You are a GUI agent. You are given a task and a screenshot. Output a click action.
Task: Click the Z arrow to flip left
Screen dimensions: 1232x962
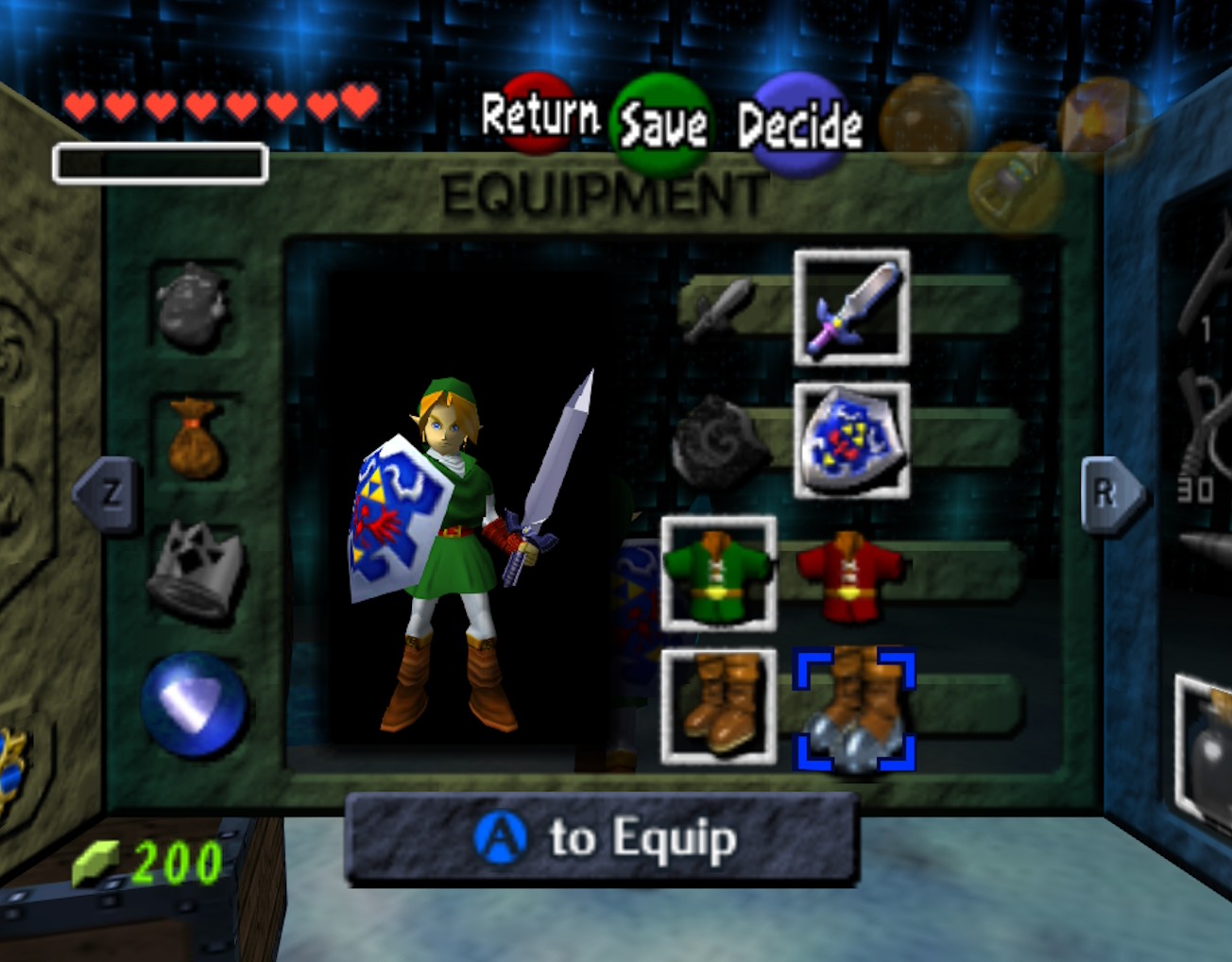tap(109, 493)
